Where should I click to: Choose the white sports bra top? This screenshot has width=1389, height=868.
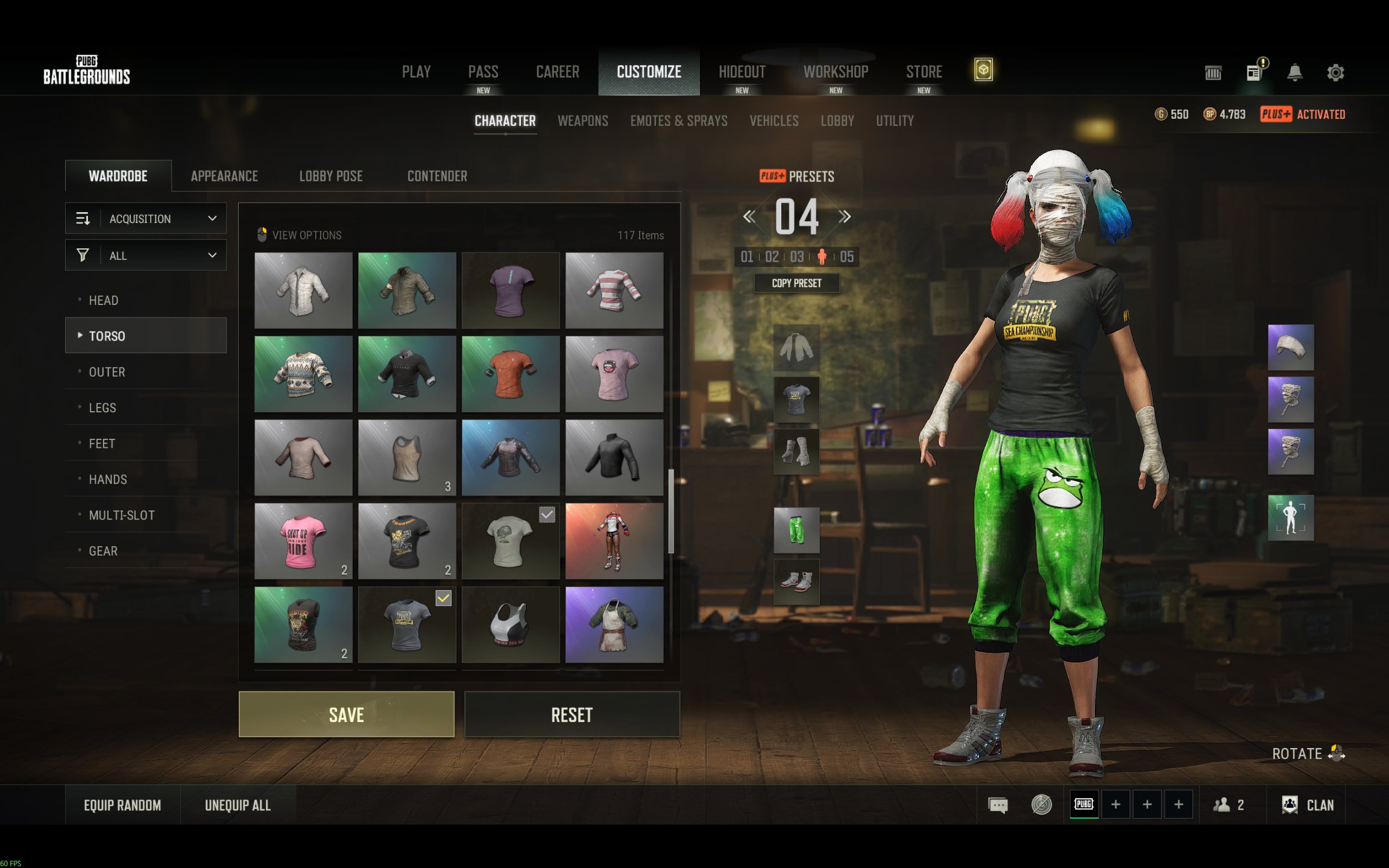tap(510, 624)
